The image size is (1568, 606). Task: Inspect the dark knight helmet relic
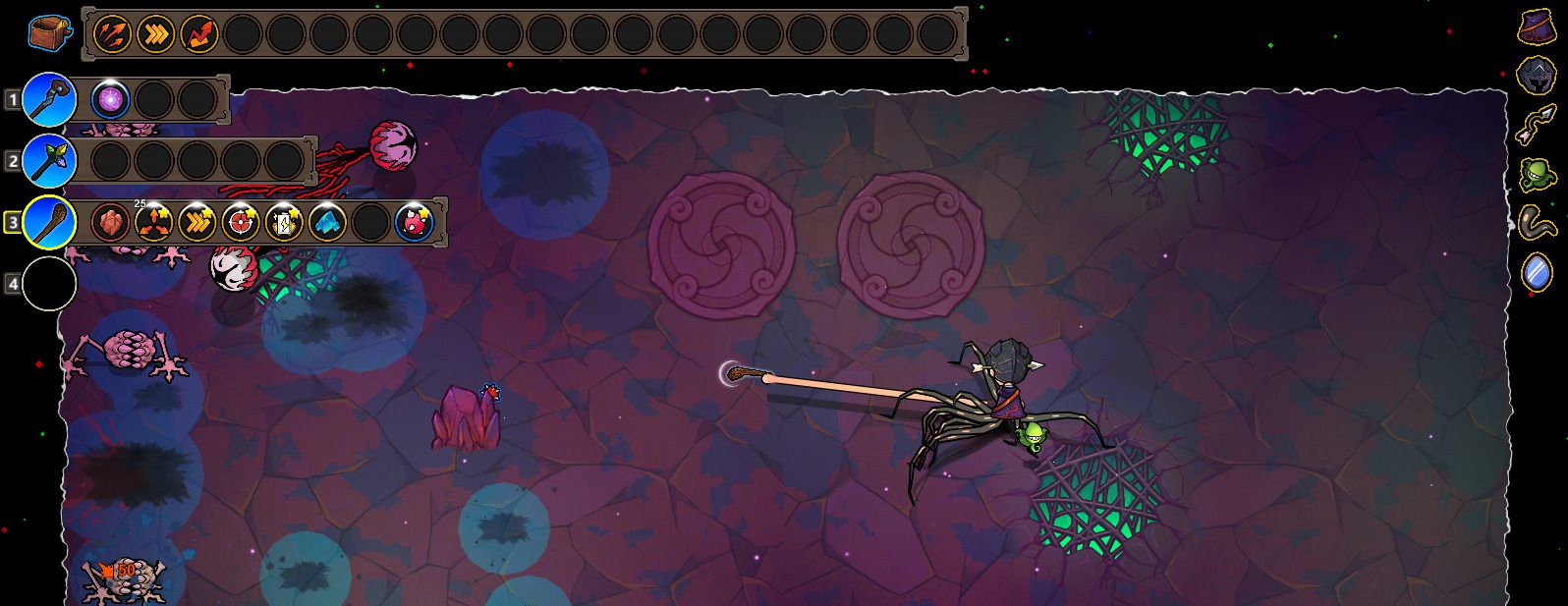point(1538,75)
